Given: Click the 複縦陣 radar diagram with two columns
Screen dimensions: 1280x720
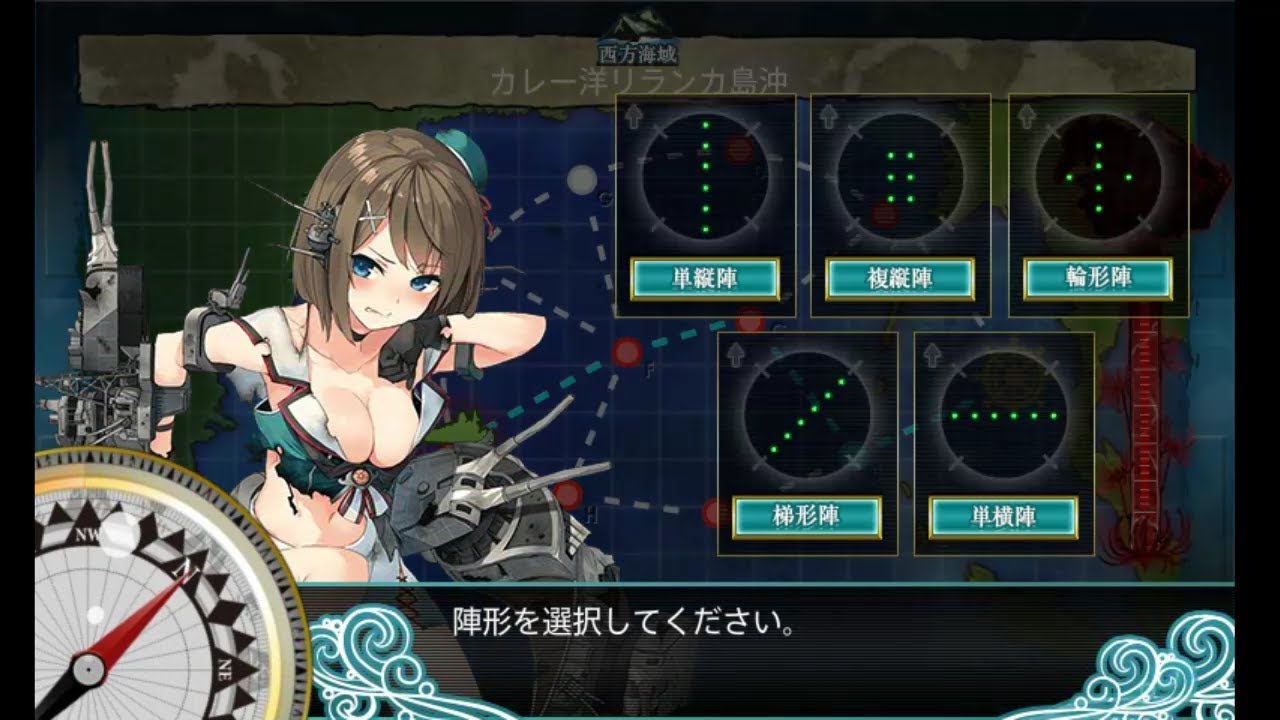Looking at the screenshot, I should click(x=900, y=178).
